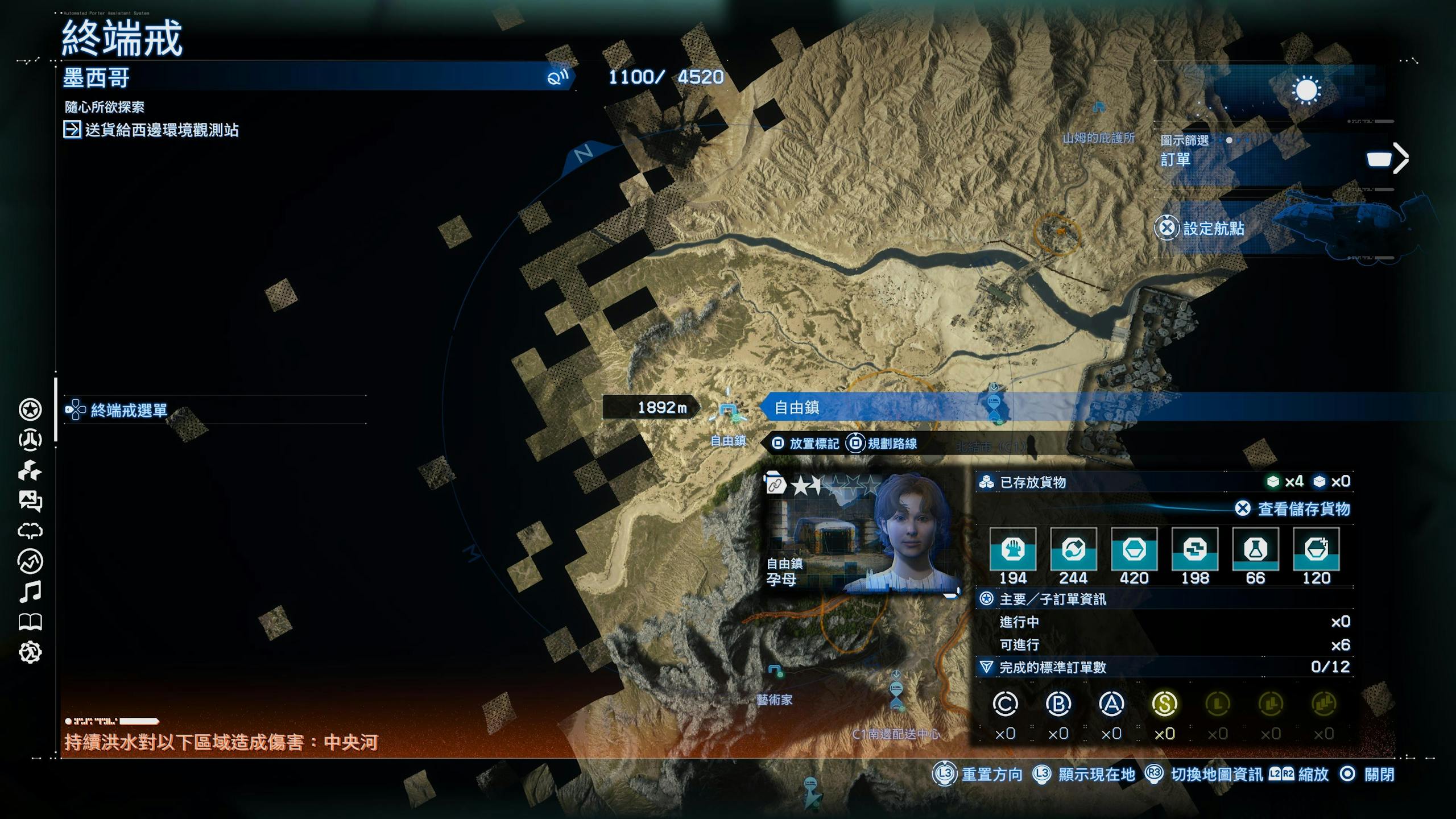Select the 自由鎮 facility marker on map
The height and width of the screenshot is (819, 1456).
727,411
